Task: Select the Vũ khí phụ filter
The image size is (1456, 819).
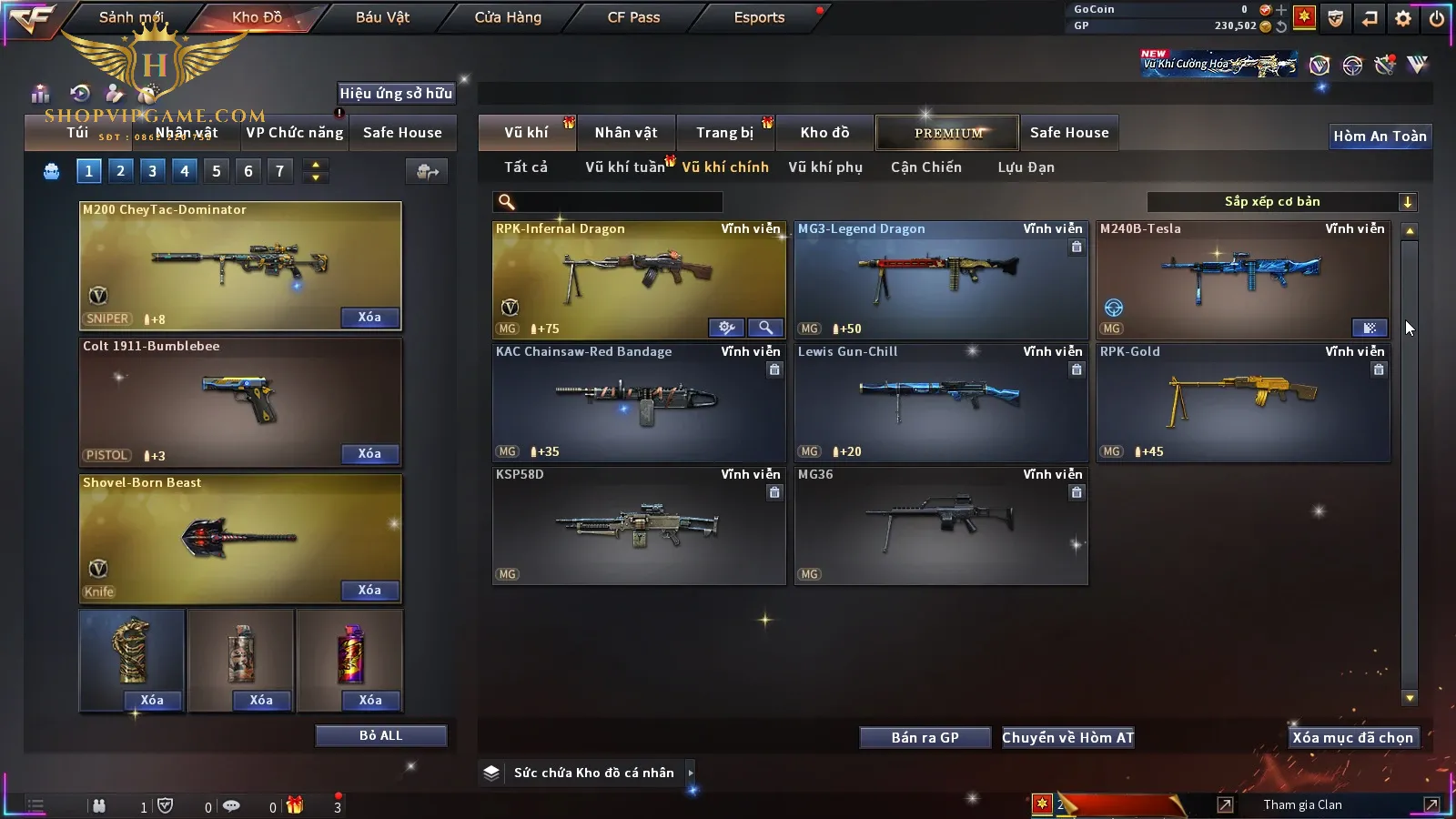Action: point(824,167)
